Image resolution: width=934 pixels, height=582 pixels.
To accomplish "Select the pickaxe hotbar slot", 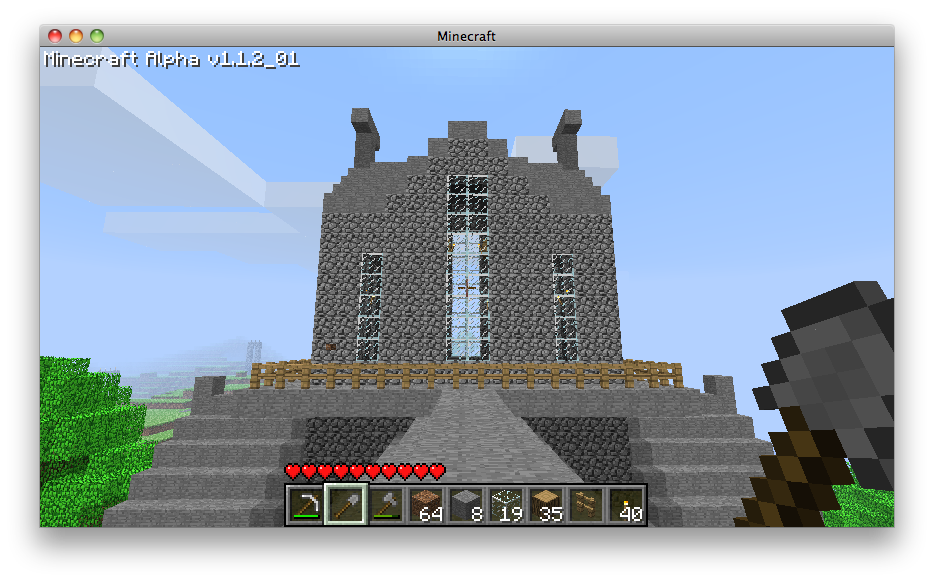I will click(x=306, y=505).
